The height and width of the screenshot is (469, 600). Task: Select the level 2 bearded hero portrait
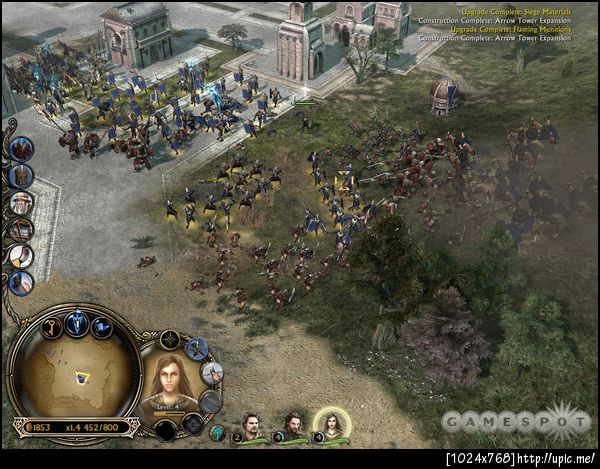[x=253, y=426]
